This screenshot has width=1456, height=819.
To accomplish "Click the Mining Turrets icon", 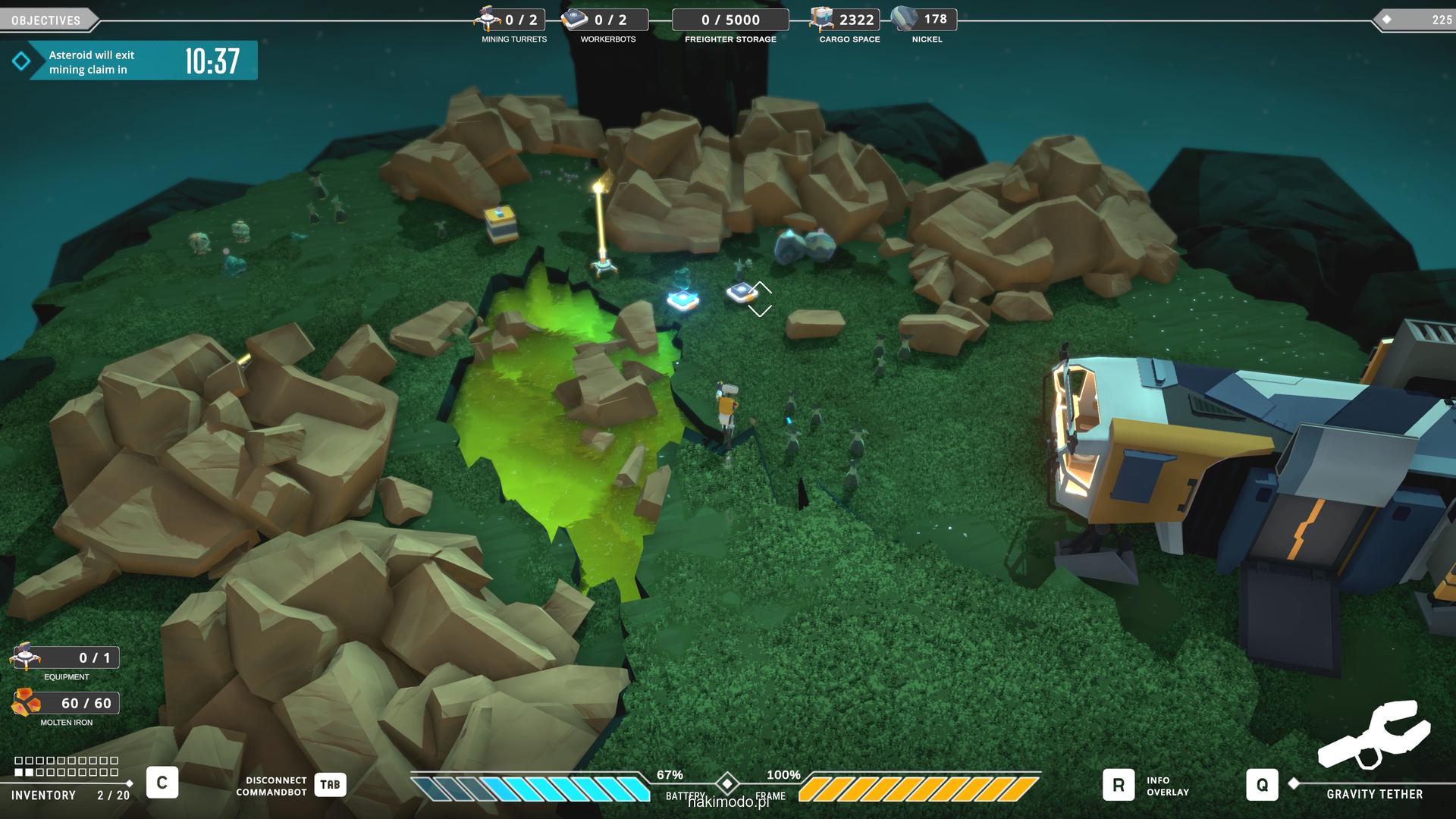I will (488, 18).
